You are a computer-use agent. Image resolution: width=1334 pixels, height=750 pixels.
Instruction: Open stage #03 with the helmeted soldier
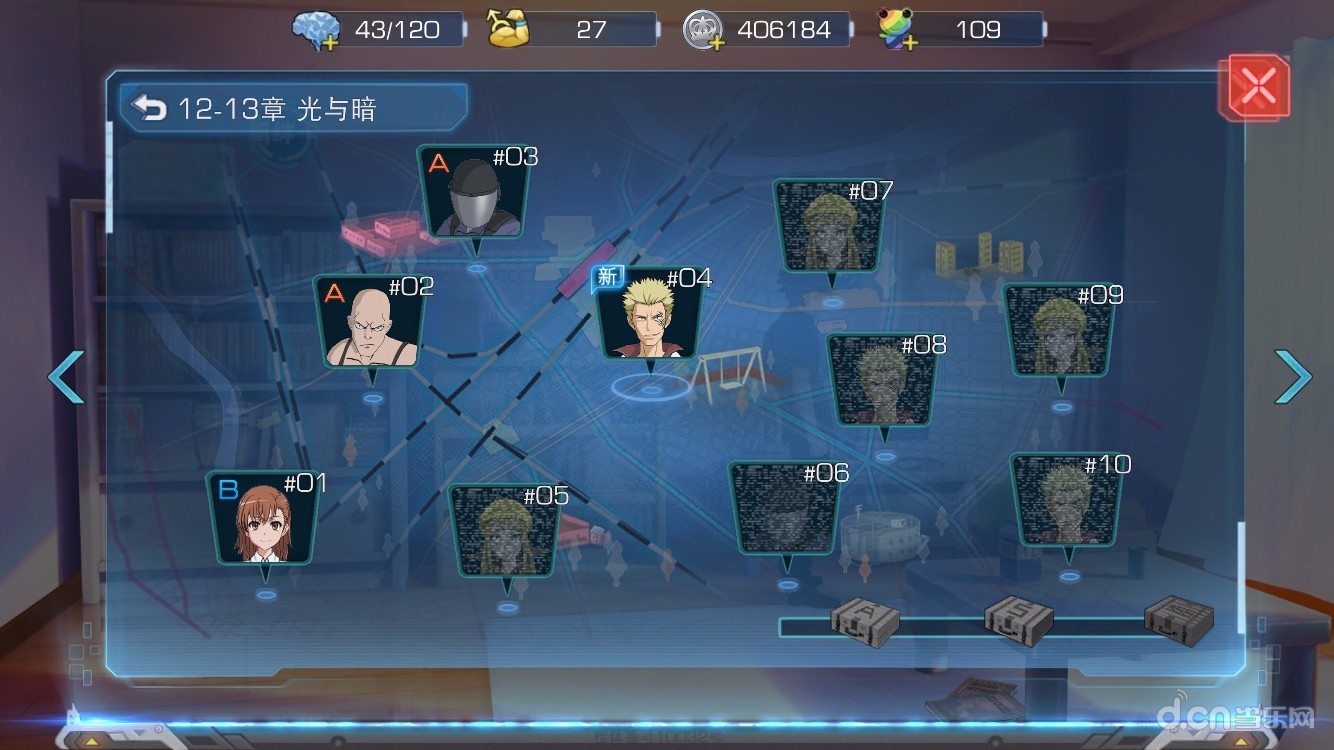(476, 195)
